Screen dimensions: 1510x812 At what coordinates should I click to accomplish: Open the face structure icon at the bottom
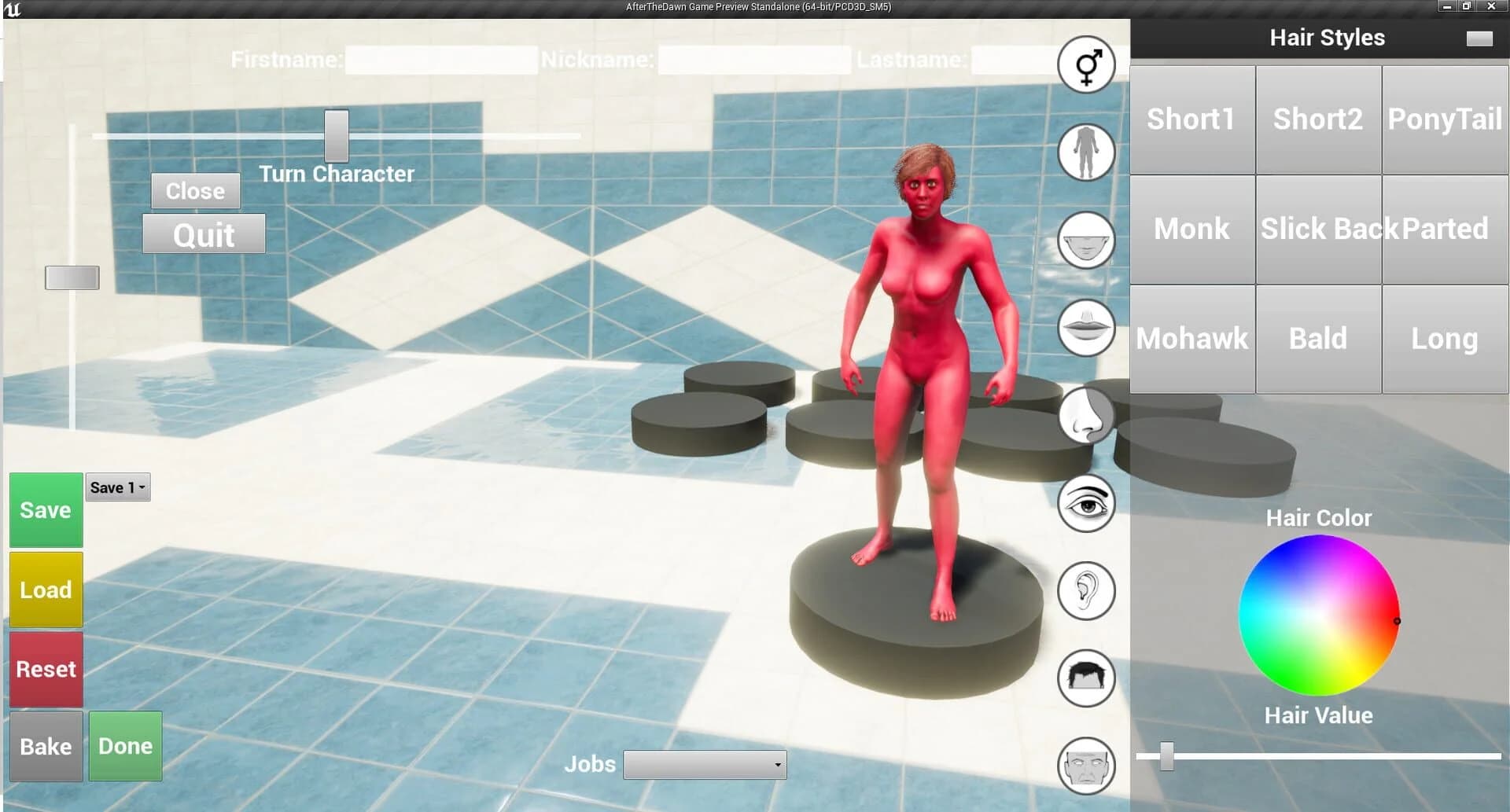[1086, 766]
